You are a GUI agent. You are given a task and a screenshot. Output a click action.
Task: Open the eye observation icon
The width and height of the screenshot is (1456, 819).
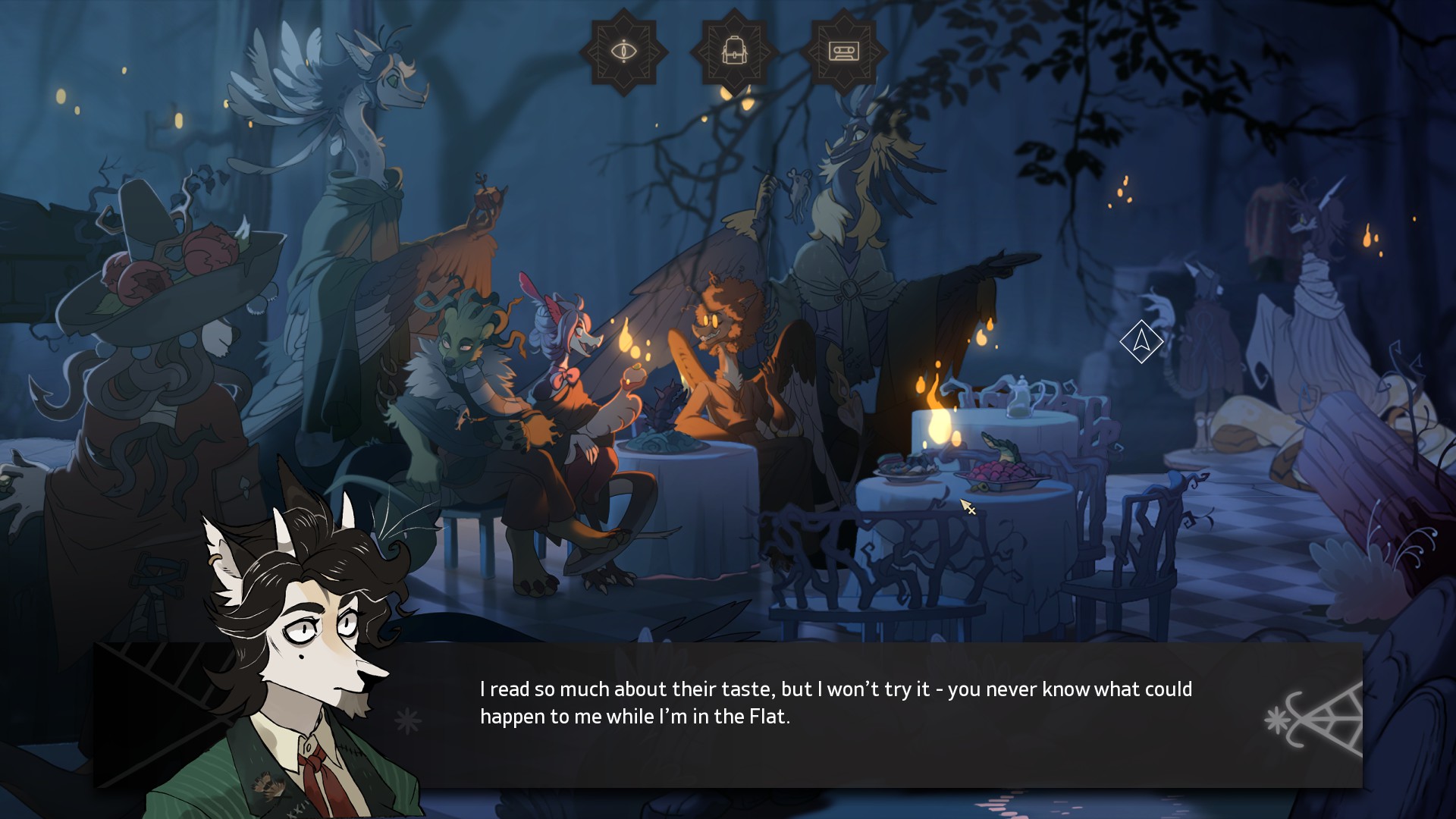pos(623,52)
